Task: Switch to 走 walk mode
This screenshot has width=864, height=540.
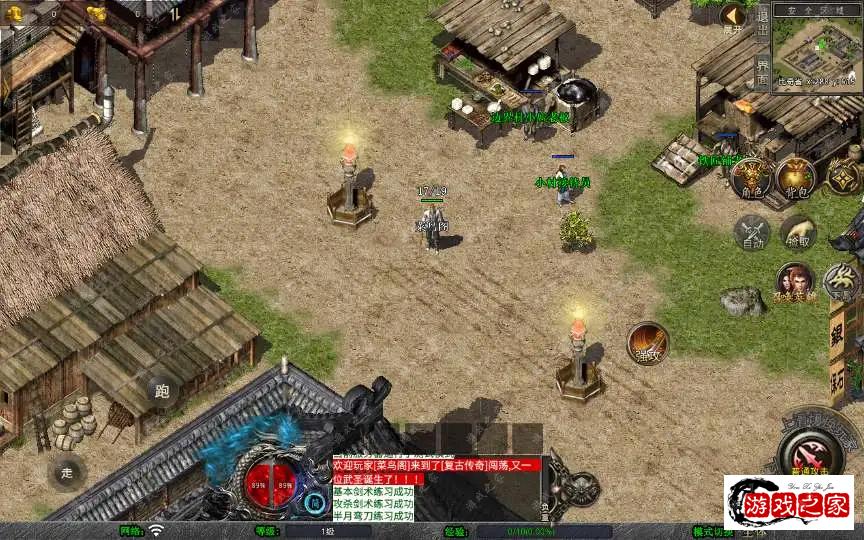Action: point(67,471)
